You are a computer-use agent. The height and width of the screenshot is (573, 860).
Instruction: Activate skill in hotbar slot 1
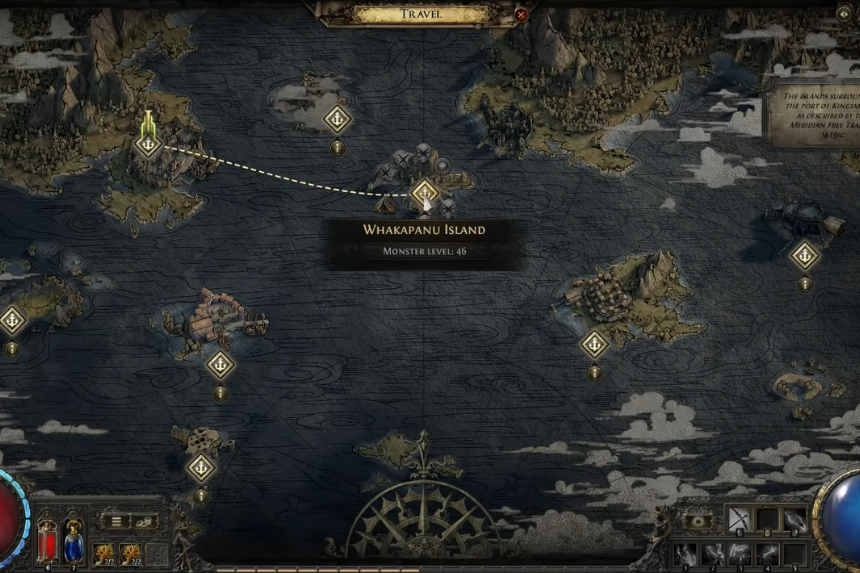click(685, 552)
